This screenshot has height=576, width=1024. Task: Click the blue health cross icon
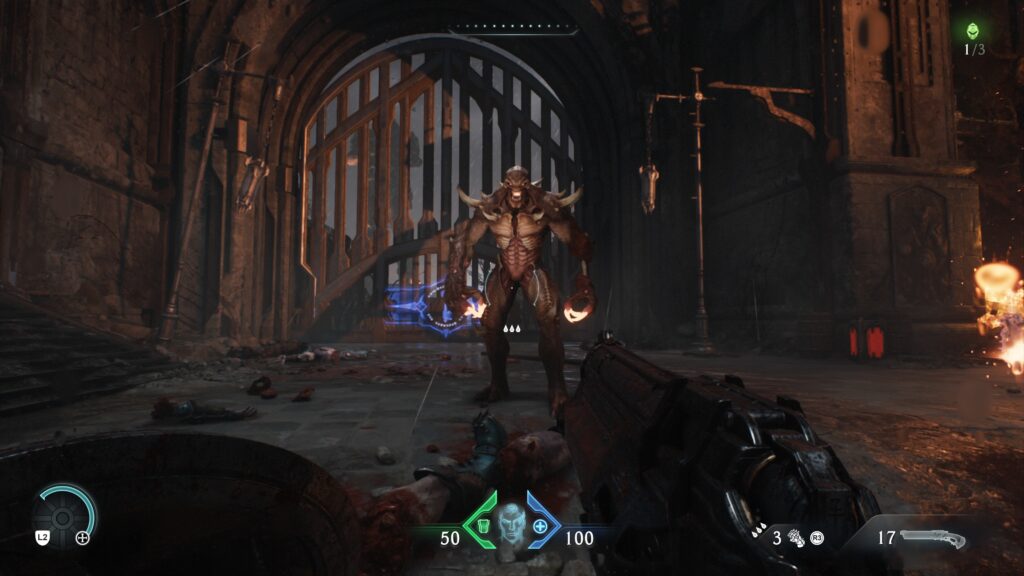[541, 526]
